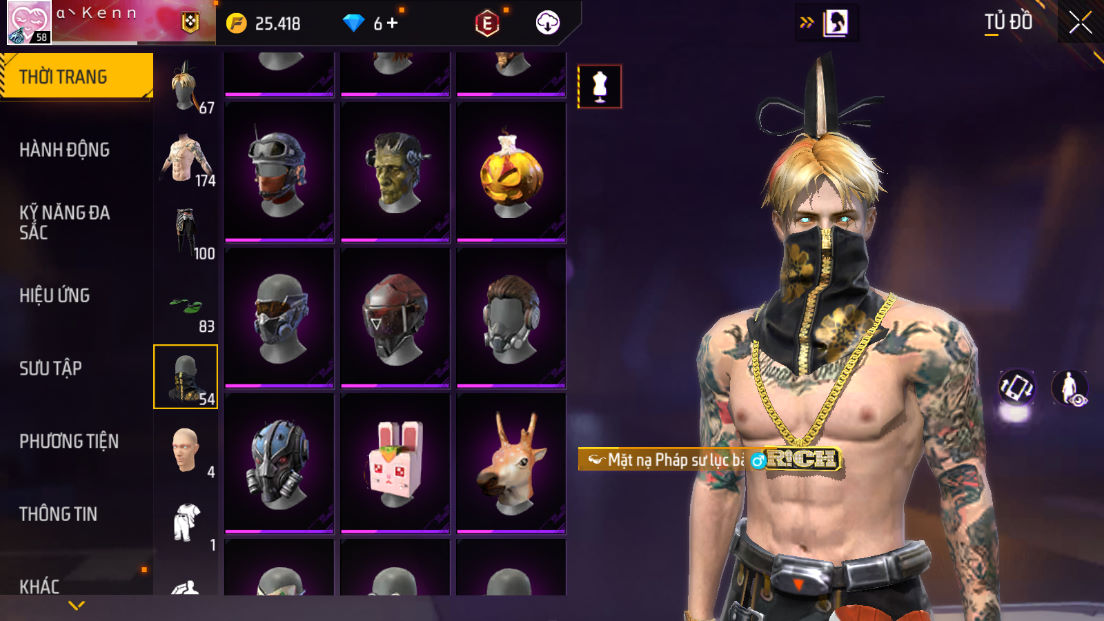Click the mannequin outfit preset icon
Image resolution: width=1104 pixels, height=621 pixels.
pos(599,86)
